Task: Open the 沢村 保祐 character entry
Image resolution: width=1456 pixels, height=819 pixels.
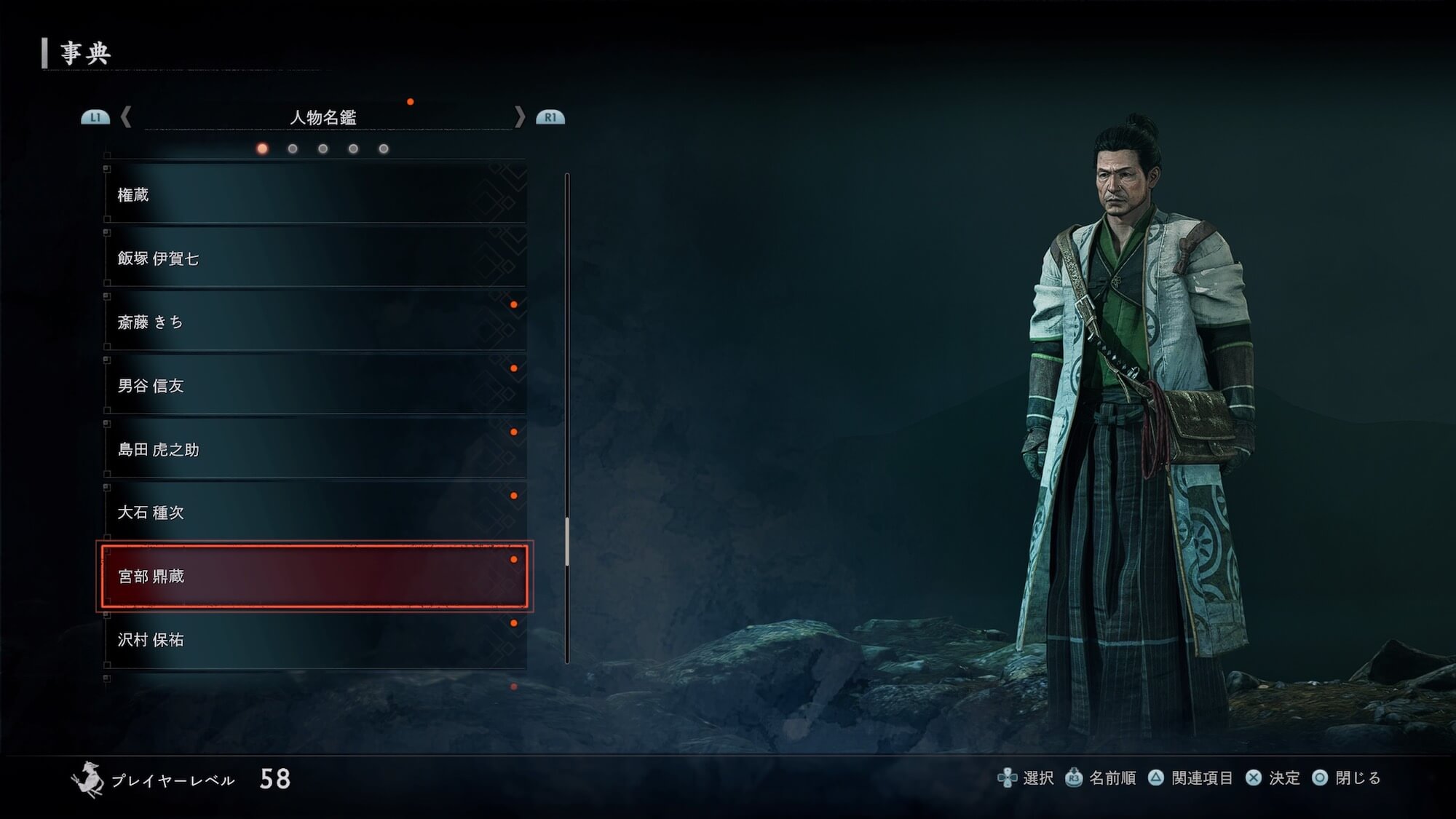Action: (x=314, y=640)
